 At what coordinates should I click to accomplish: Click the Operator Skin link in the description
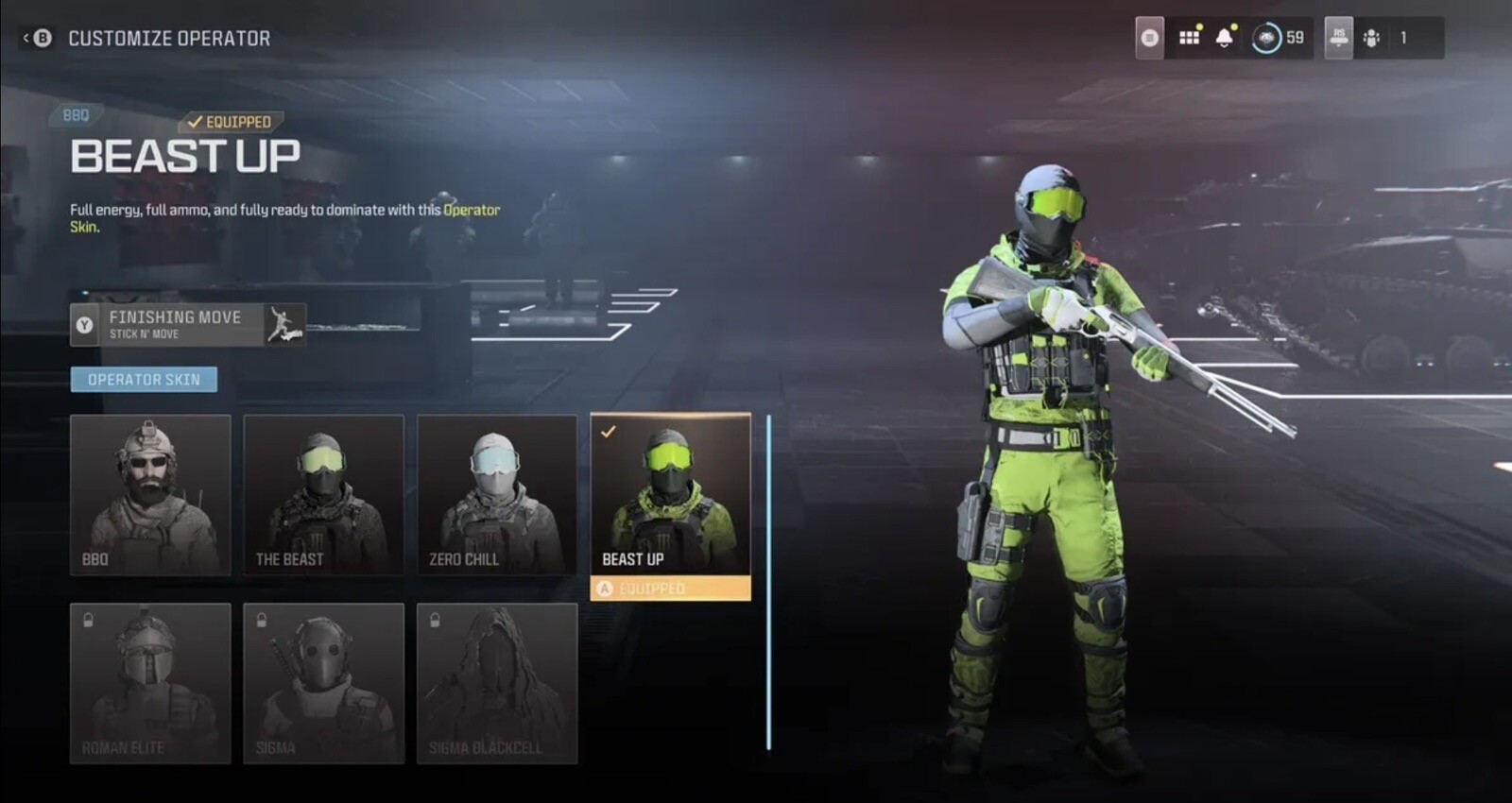click(472, 210)
